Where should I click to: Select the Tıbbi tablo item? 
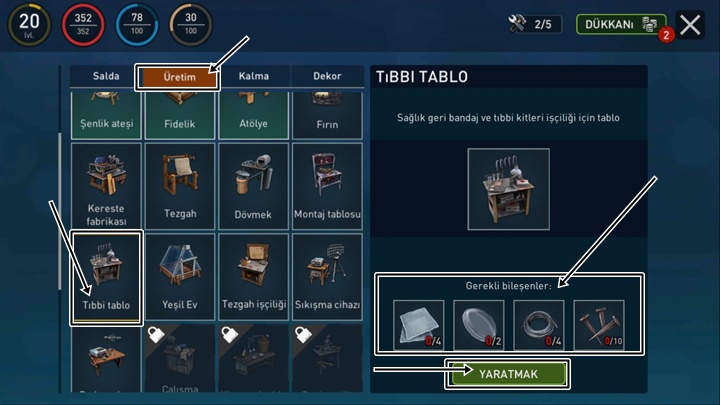coord(106,277)
